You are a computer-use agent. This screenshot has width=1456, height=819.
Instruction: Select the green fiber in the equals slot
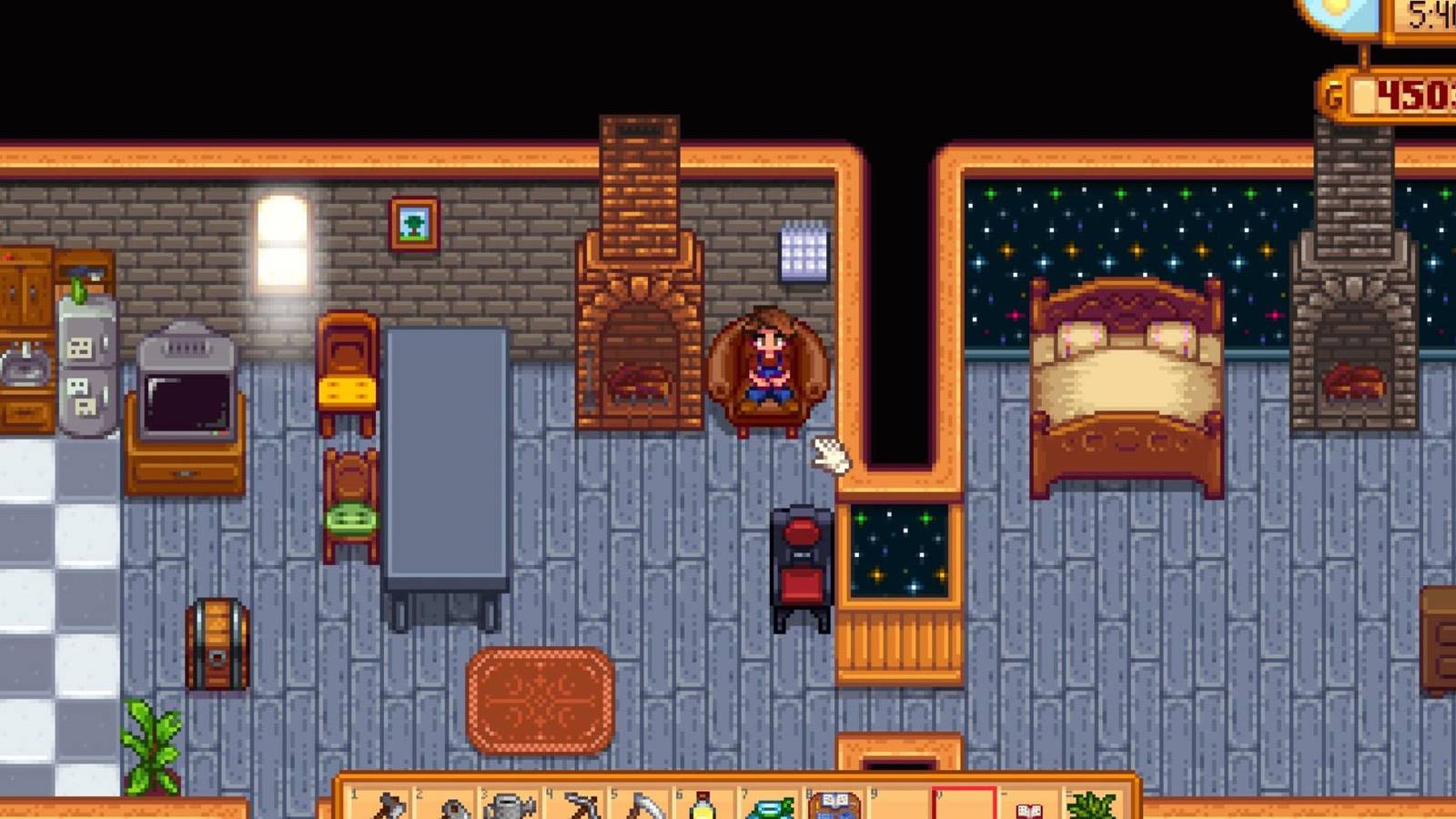pos(1092,804)
